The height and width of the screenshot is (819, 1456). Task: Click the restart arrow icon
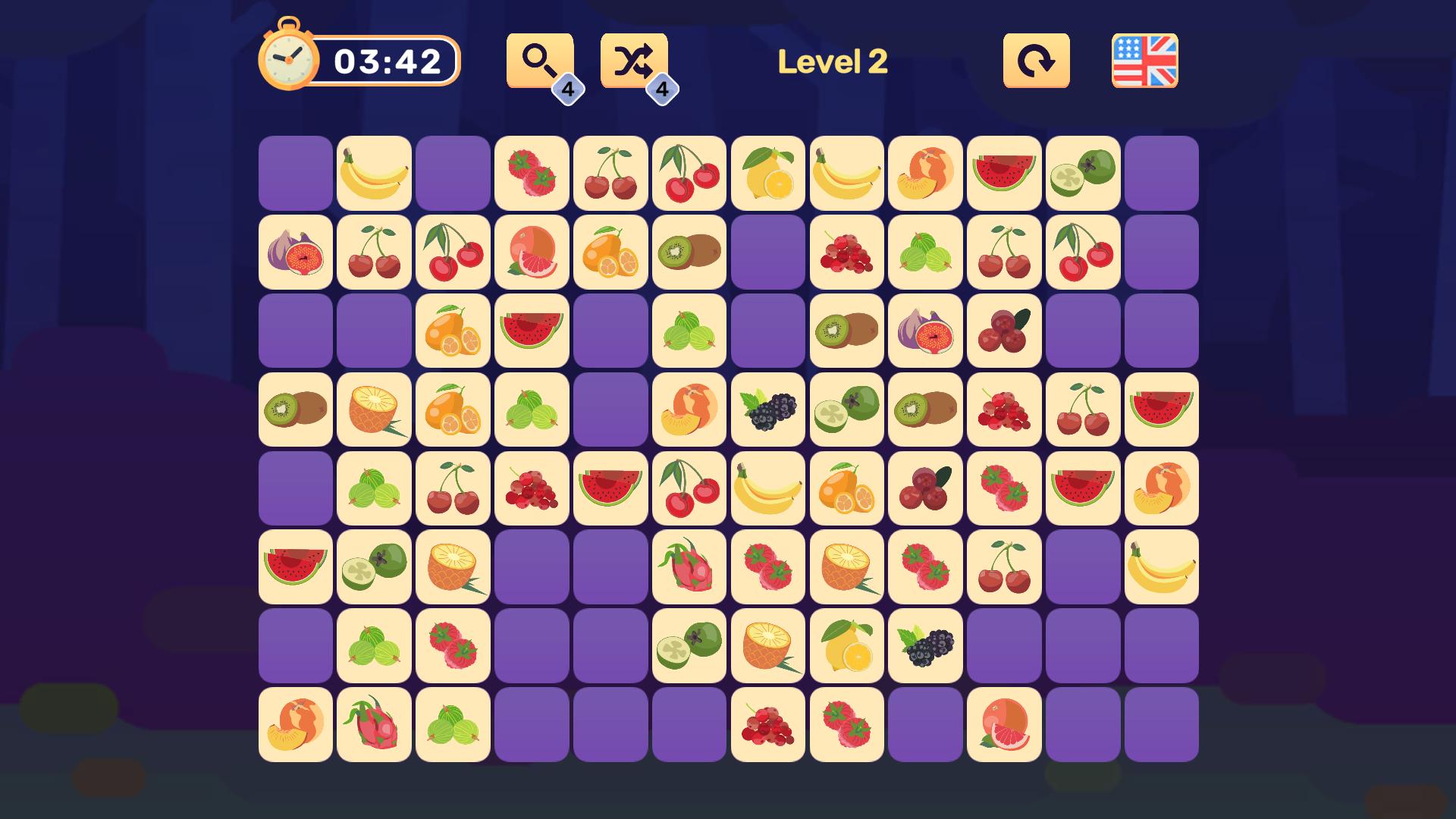pos(1037,59)
